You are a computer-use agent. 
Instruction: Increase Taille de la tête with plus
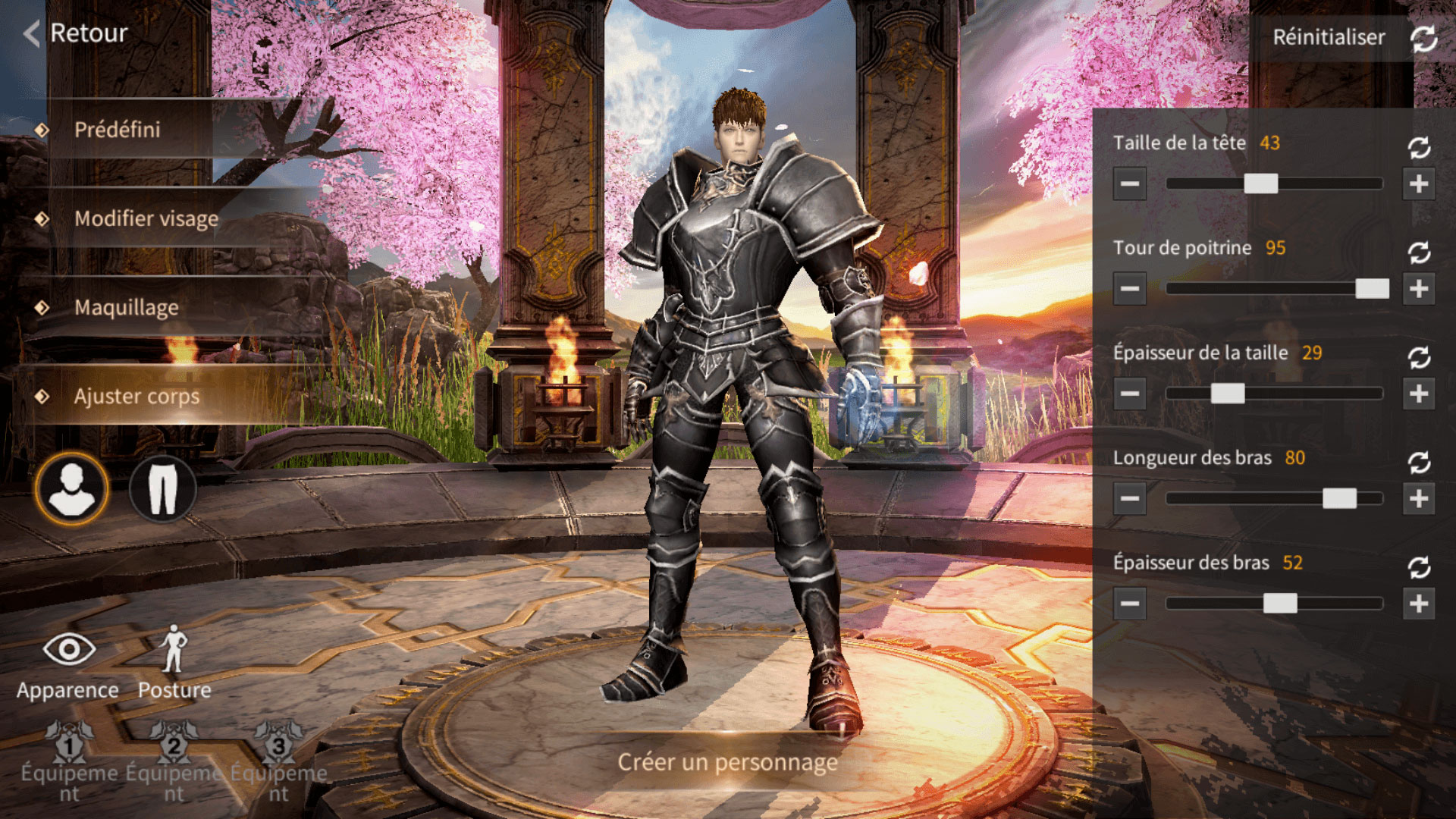[x=1419, y=184]
